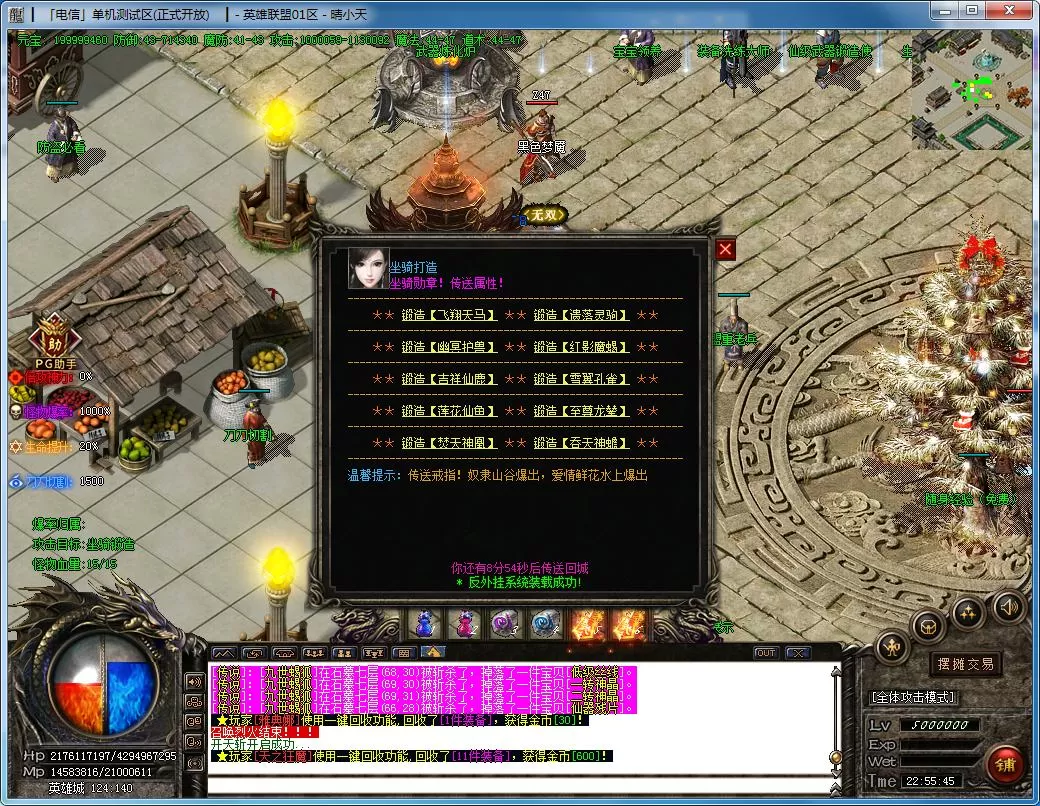The image size is (1040, 806).
Task: Select the 锻造【遗落灵驹】 link
Action: 581,315
